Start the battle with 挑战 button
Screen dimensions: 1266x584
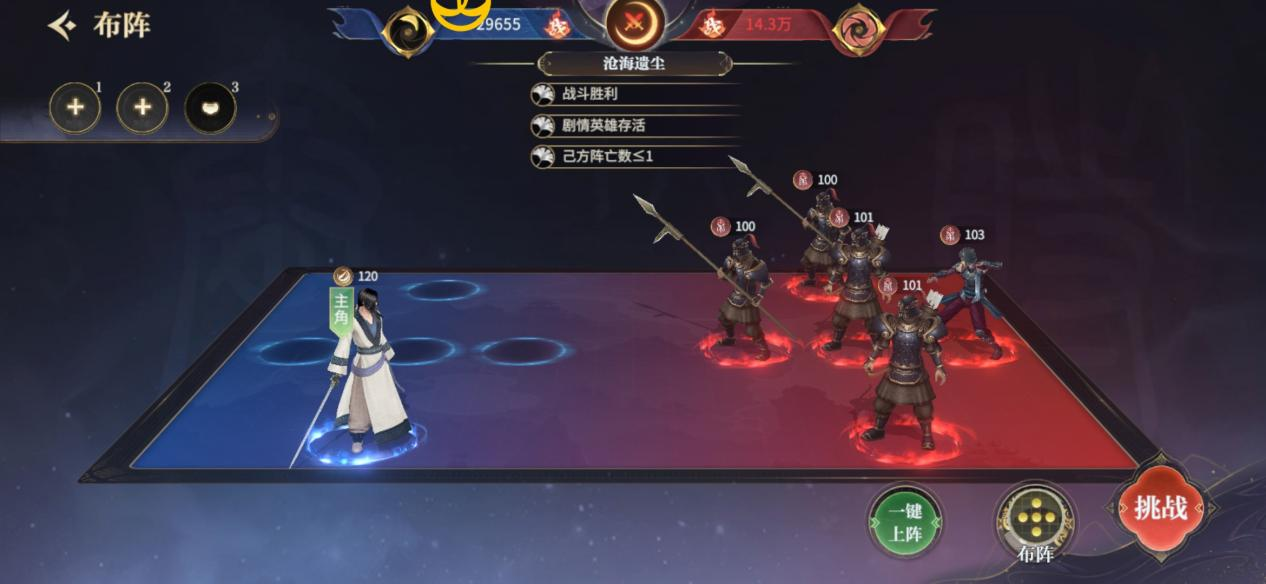(1159, 509)
